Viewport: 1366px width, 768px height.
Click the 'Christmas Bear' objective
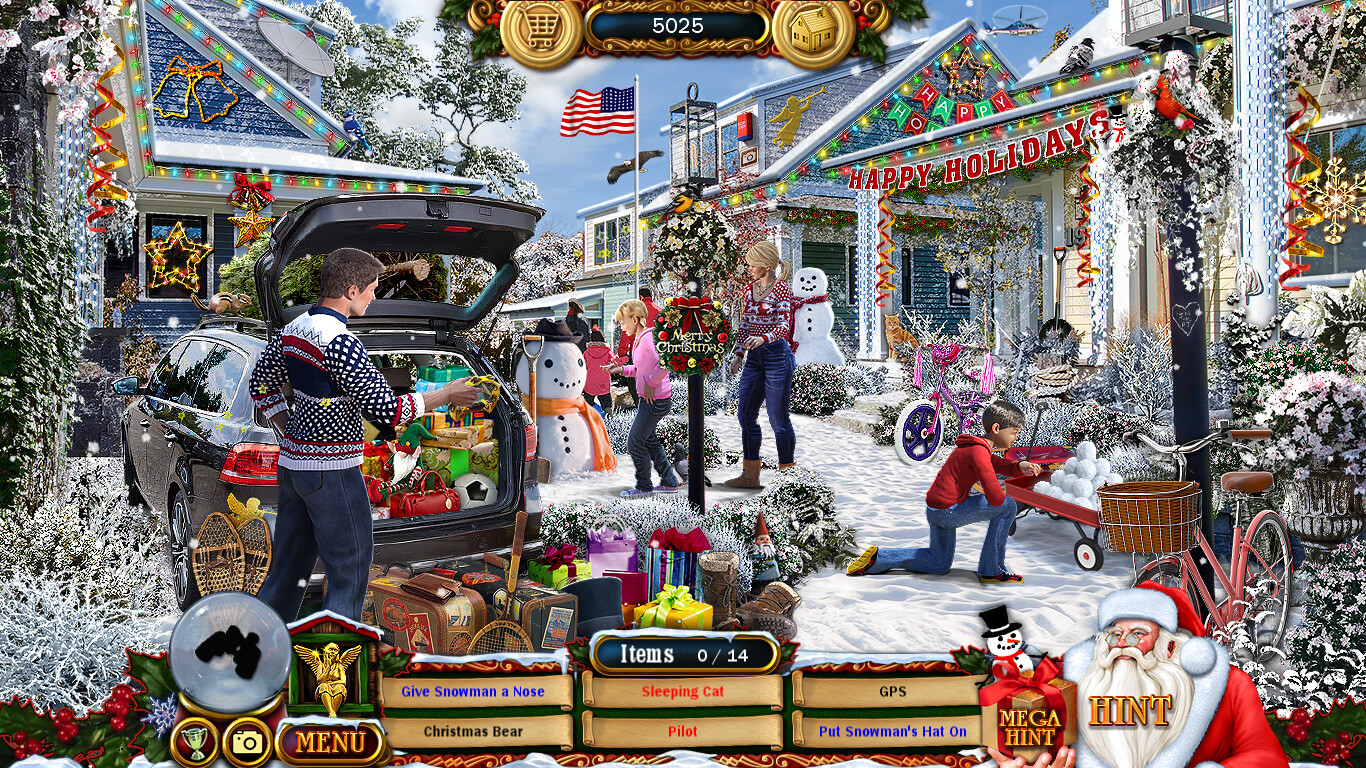[475, 731]
